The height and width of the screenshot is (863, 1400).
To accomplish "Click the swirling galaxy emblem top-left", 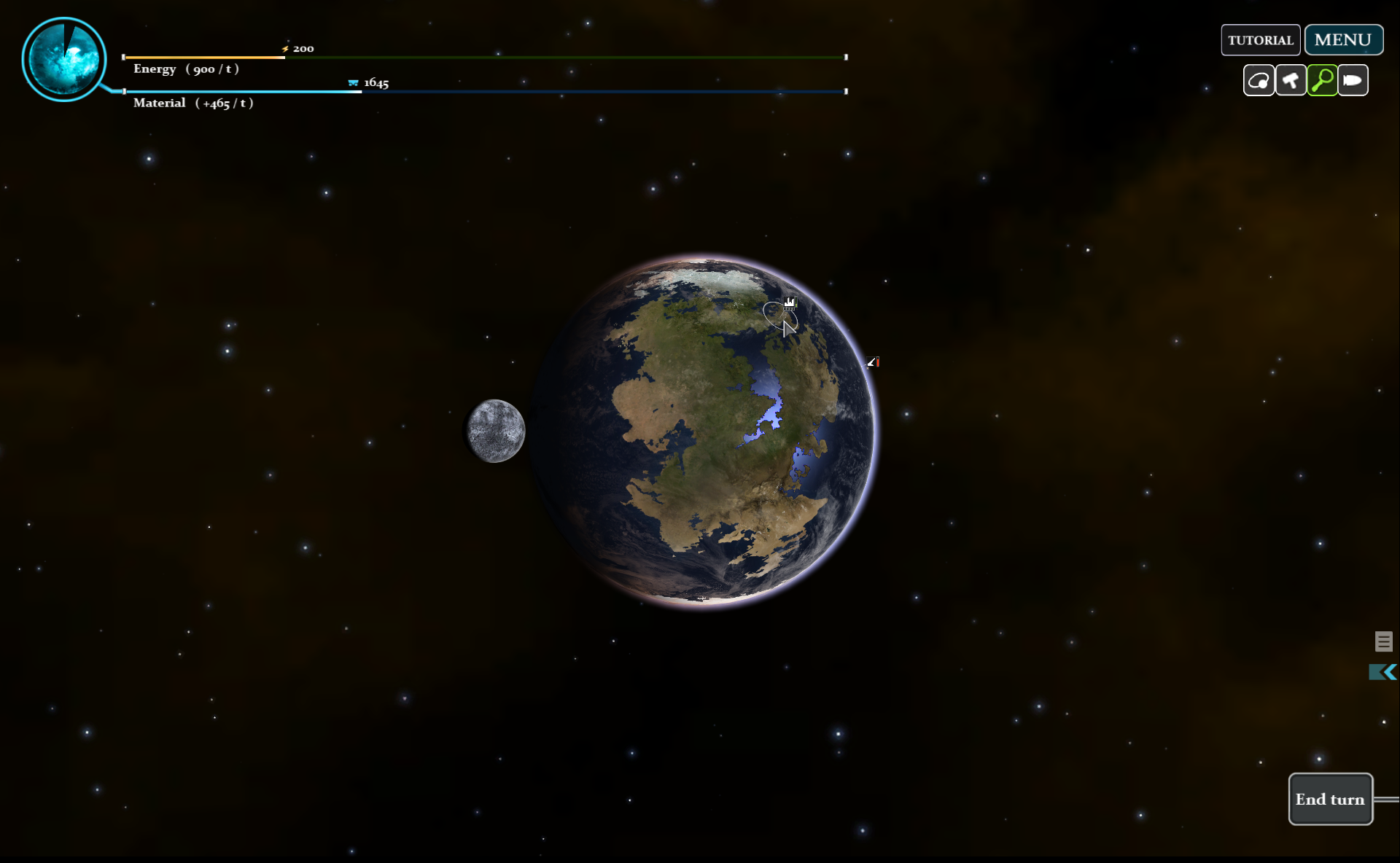I will click(x=64, y=58).
